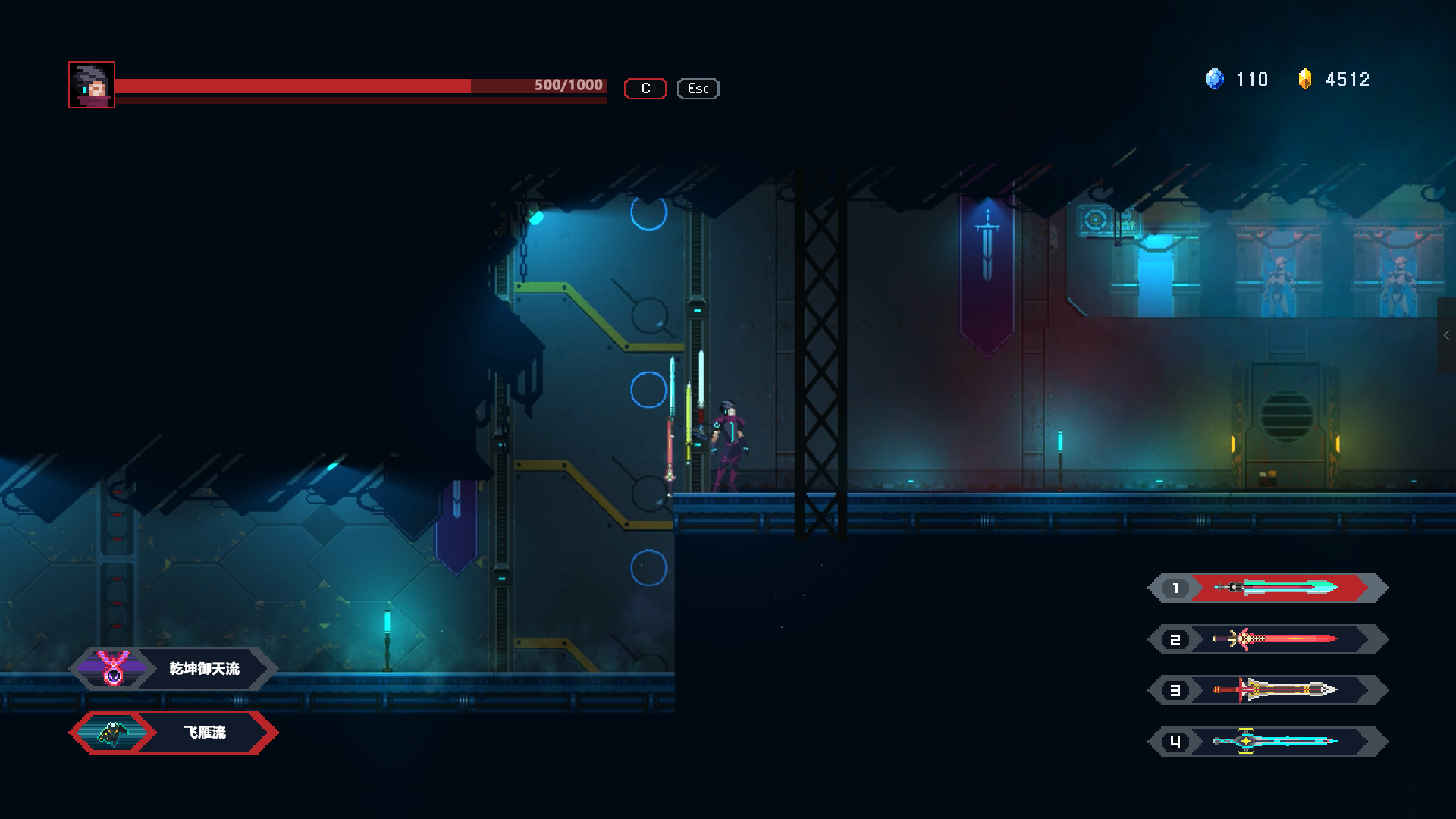
Task: Open the pause menu with the Esc prompt
Action: click(x=697, y=89)
